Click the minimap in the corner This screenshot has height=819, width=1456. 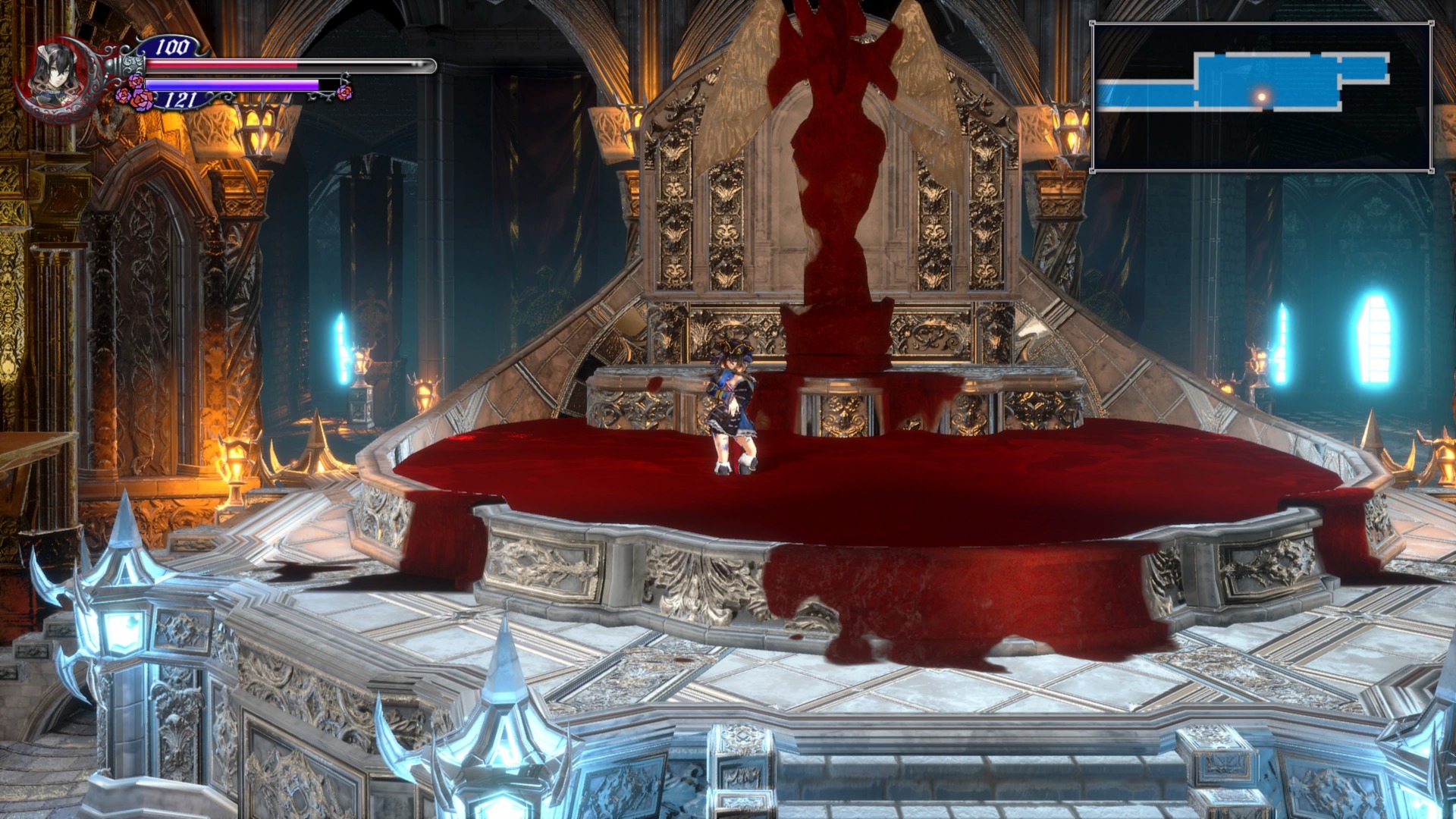pos(1261,97)
